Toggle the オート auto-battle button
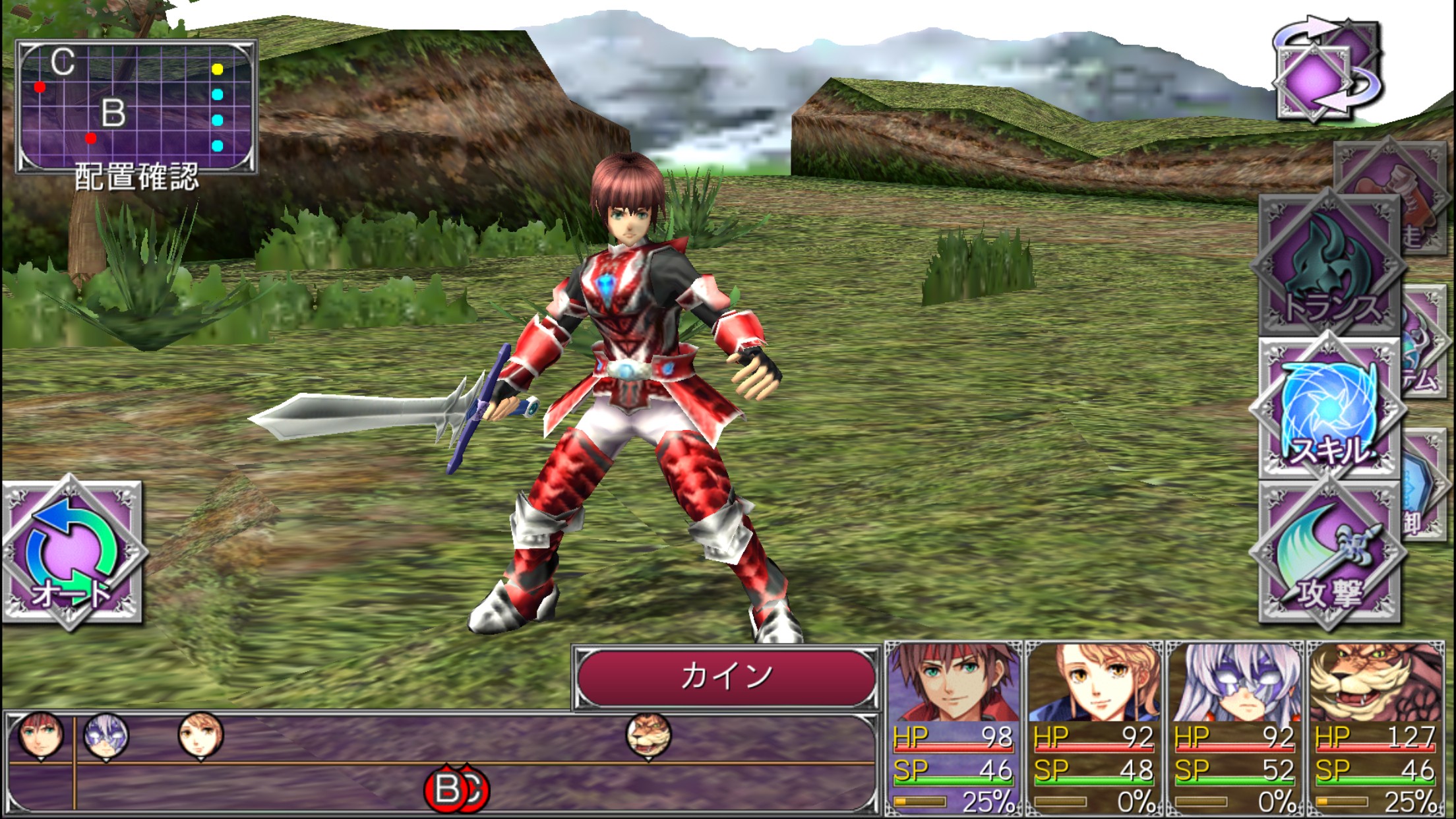Image resolution: width=1456 pixels, height=819 pixels. [73, 554]
